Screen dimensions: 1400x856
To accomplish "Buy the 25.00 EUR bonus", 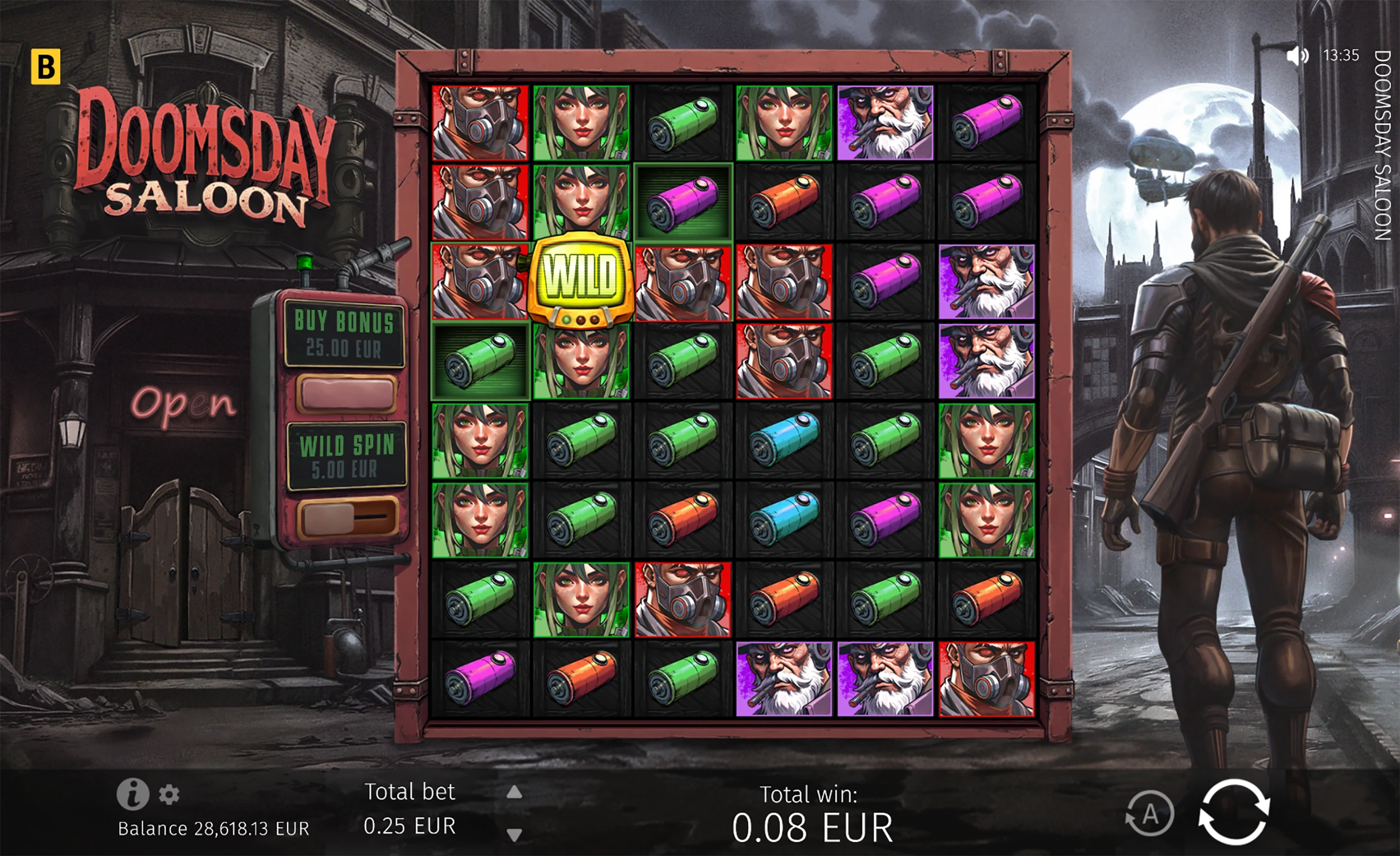I will 346,393.
